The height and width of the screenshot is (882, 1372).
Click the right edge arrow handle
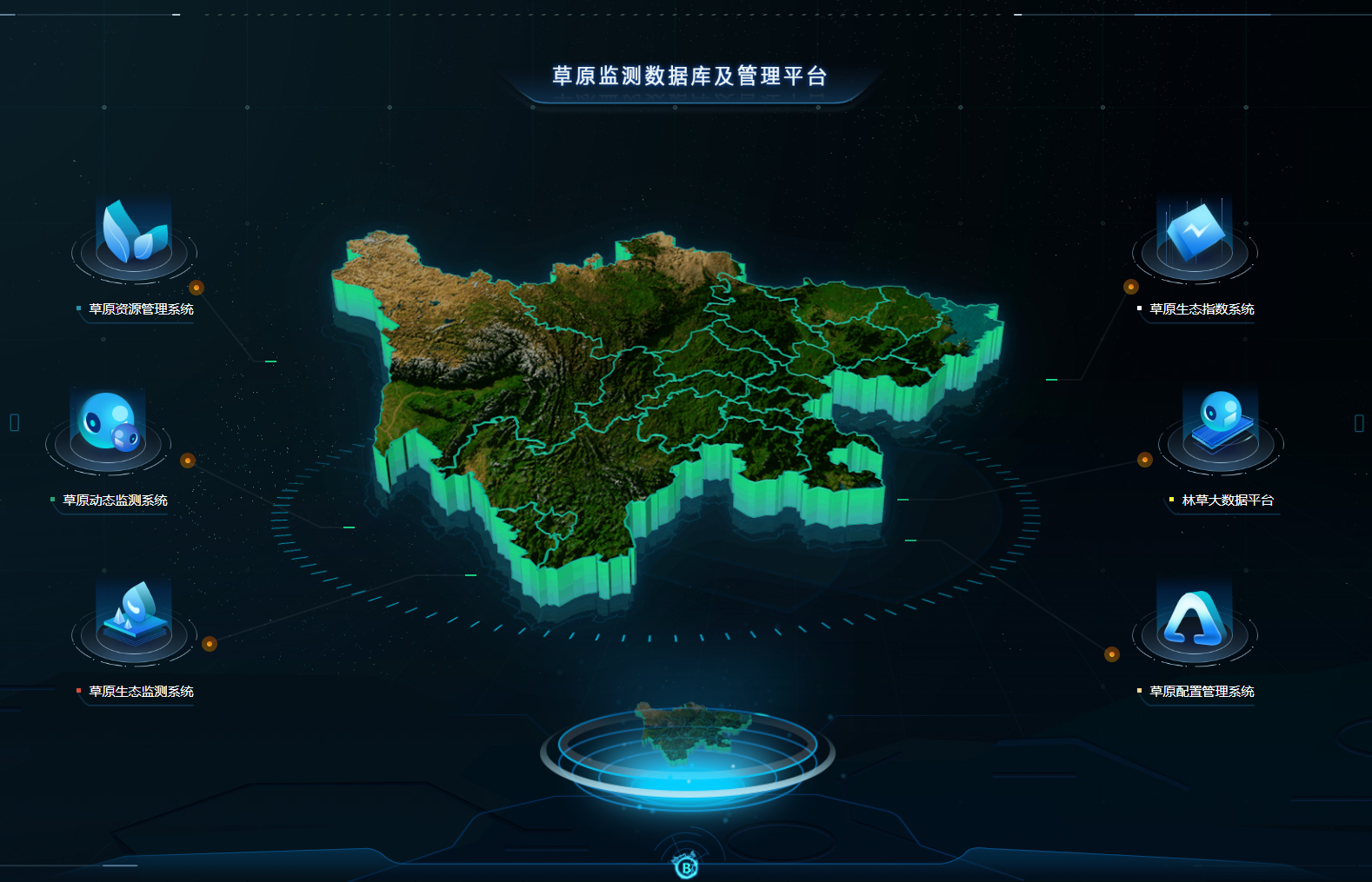coord(1359,423)
